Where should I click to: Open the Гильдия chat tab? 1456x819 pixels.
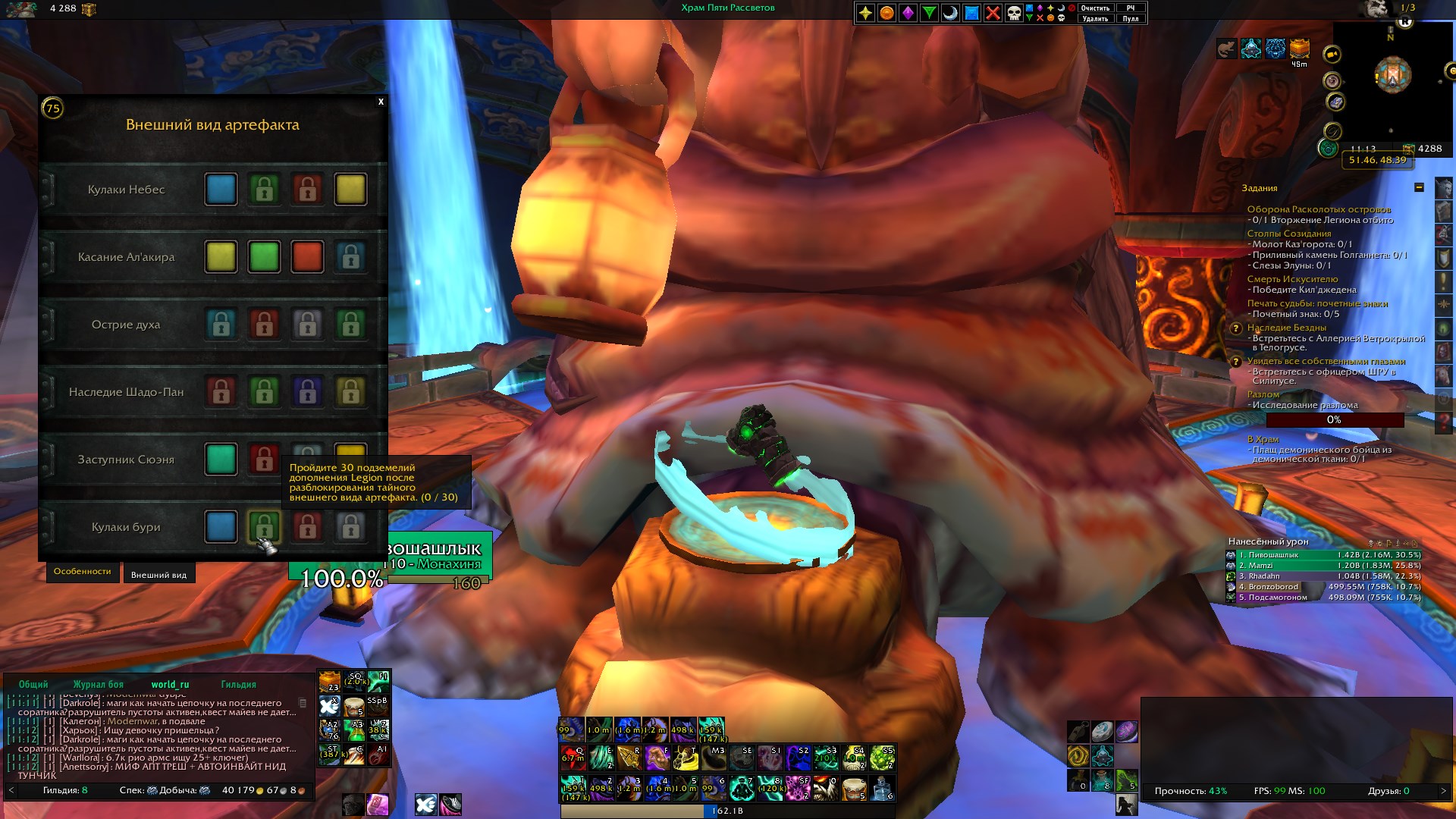click(x=238, y=684)
